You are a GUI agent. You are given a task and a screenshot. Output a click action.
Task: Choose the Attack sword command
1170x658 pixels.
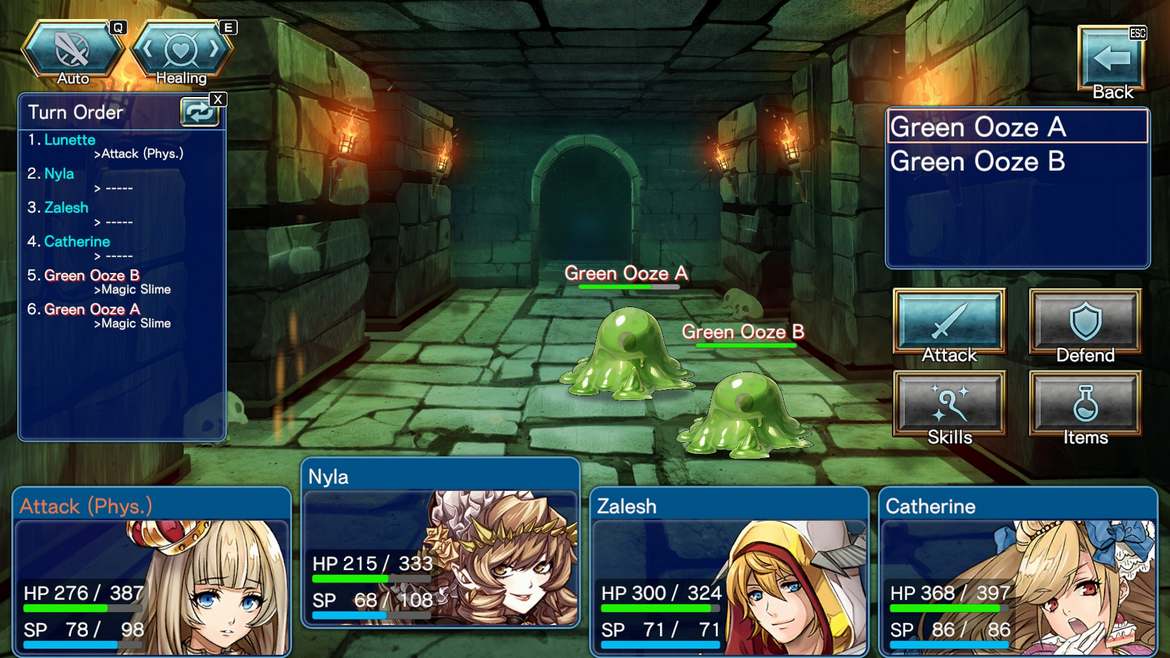pos(948,327)
